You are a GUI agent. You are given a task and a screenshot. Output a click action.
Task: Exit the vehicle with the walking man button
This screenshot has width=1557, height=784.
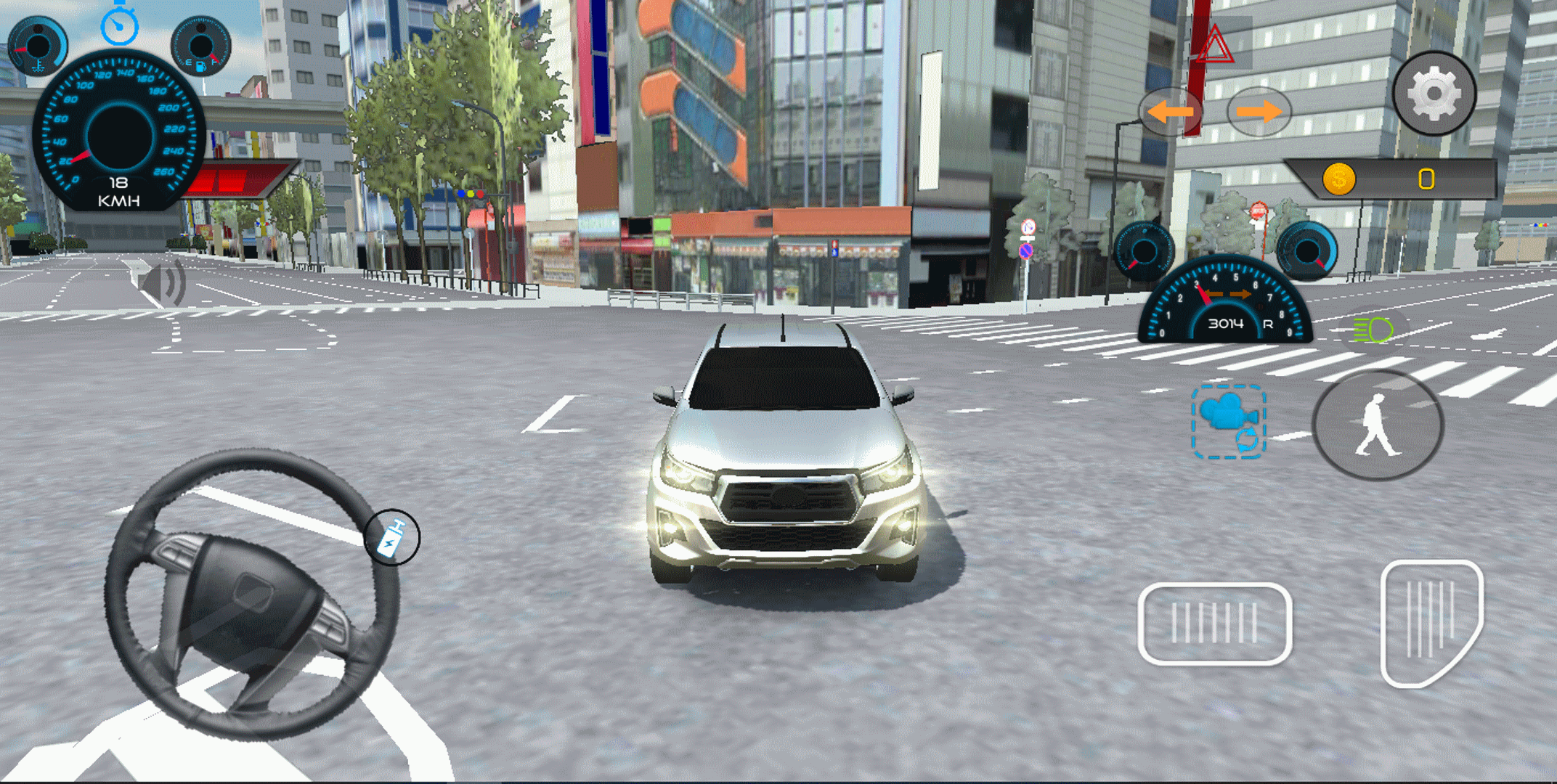1377,425
